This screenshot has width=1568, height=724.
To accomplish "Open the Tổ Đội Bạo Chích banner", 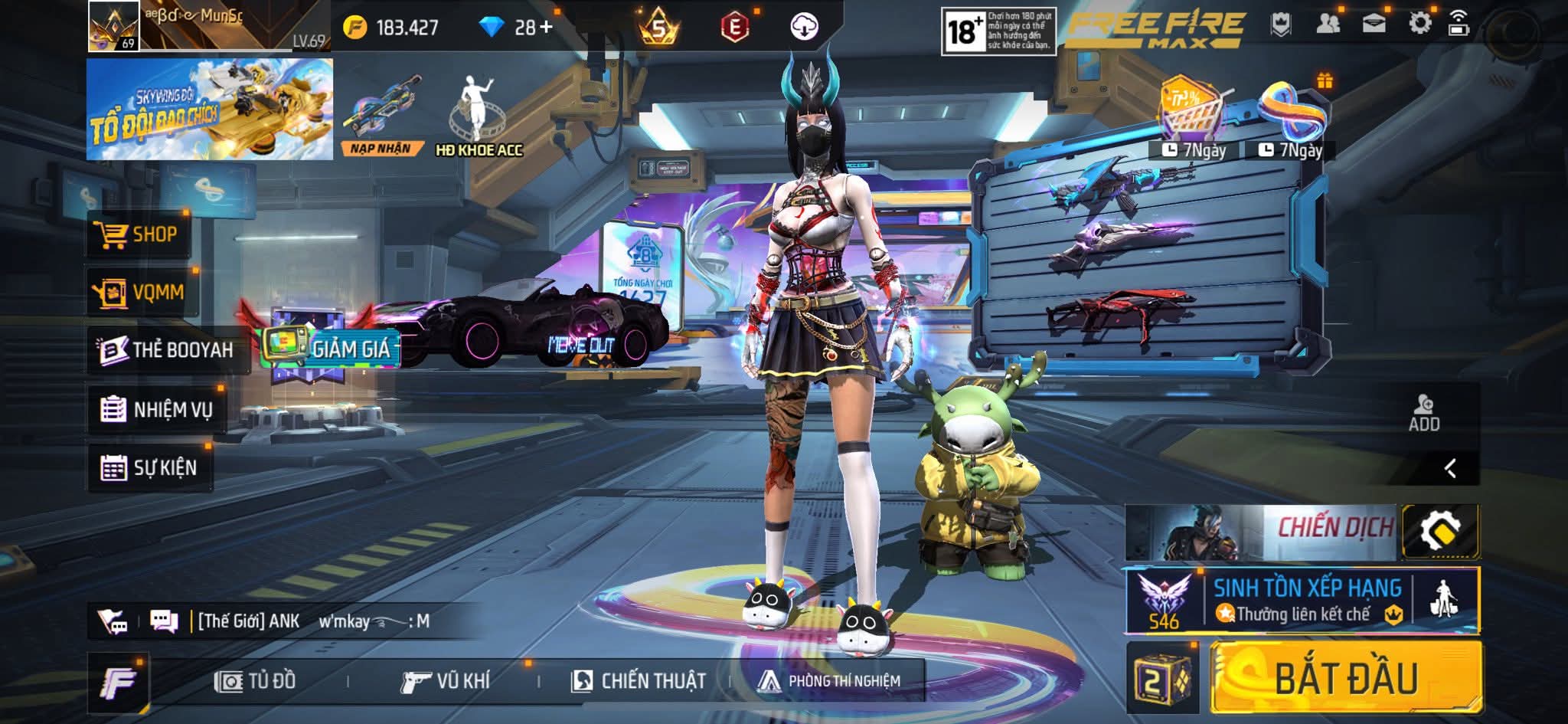I will click(209, 109).
